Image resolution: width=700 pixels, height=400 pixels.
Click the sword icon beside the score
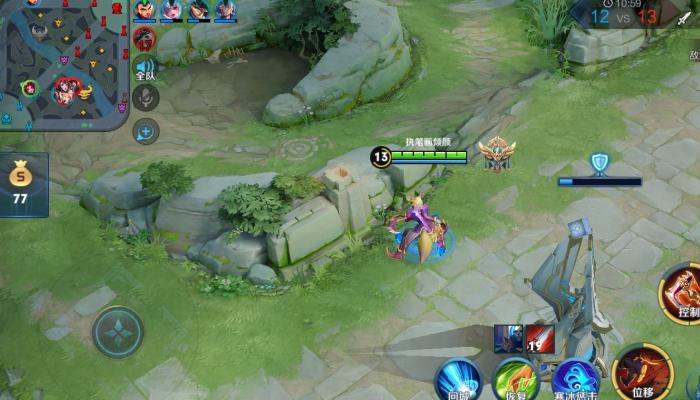click(684, 18)
